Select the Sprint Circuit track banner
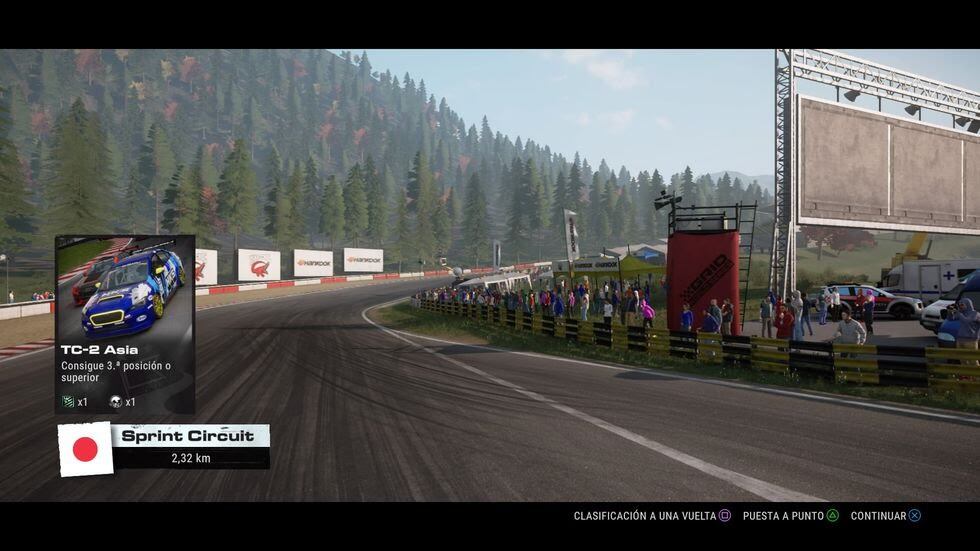Image resolution: width=980 pixels, height=551 pixels. pos(191,446)
